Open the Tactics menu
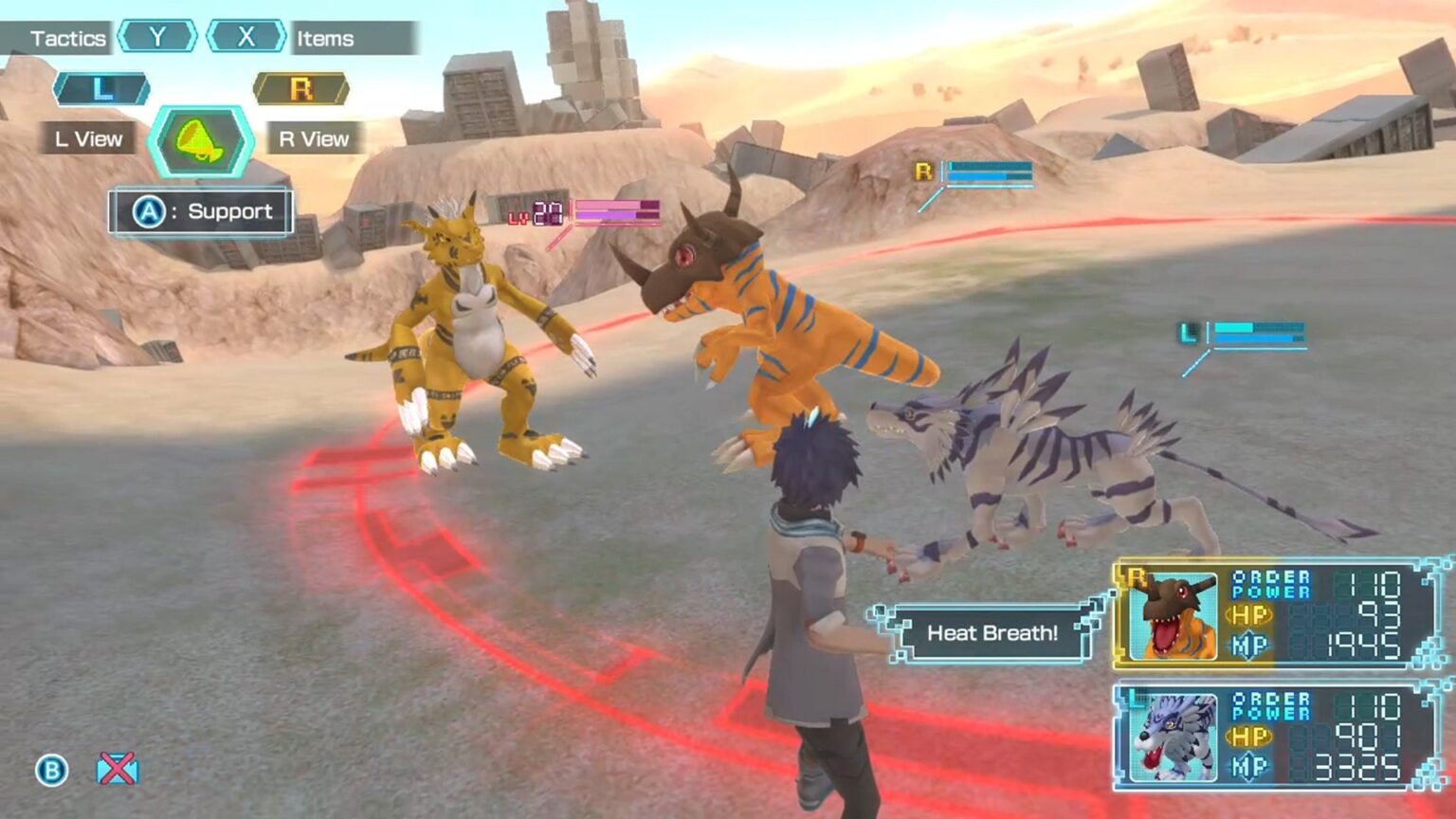The width and height of the screenshot is (1456, 819). pyautogui.click(x=66, y=39)
